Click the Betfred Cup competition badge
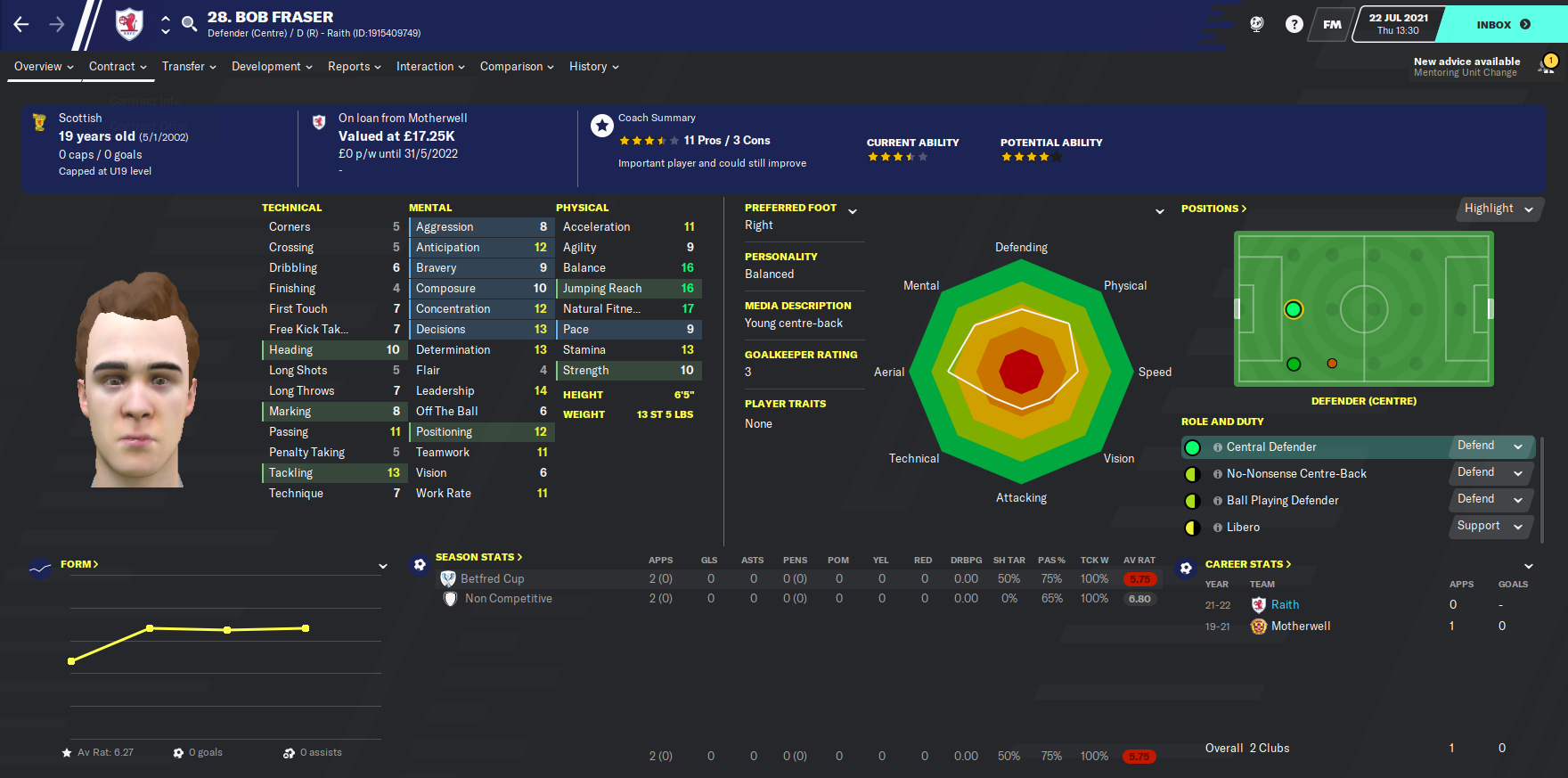 (x=448, y=578)
